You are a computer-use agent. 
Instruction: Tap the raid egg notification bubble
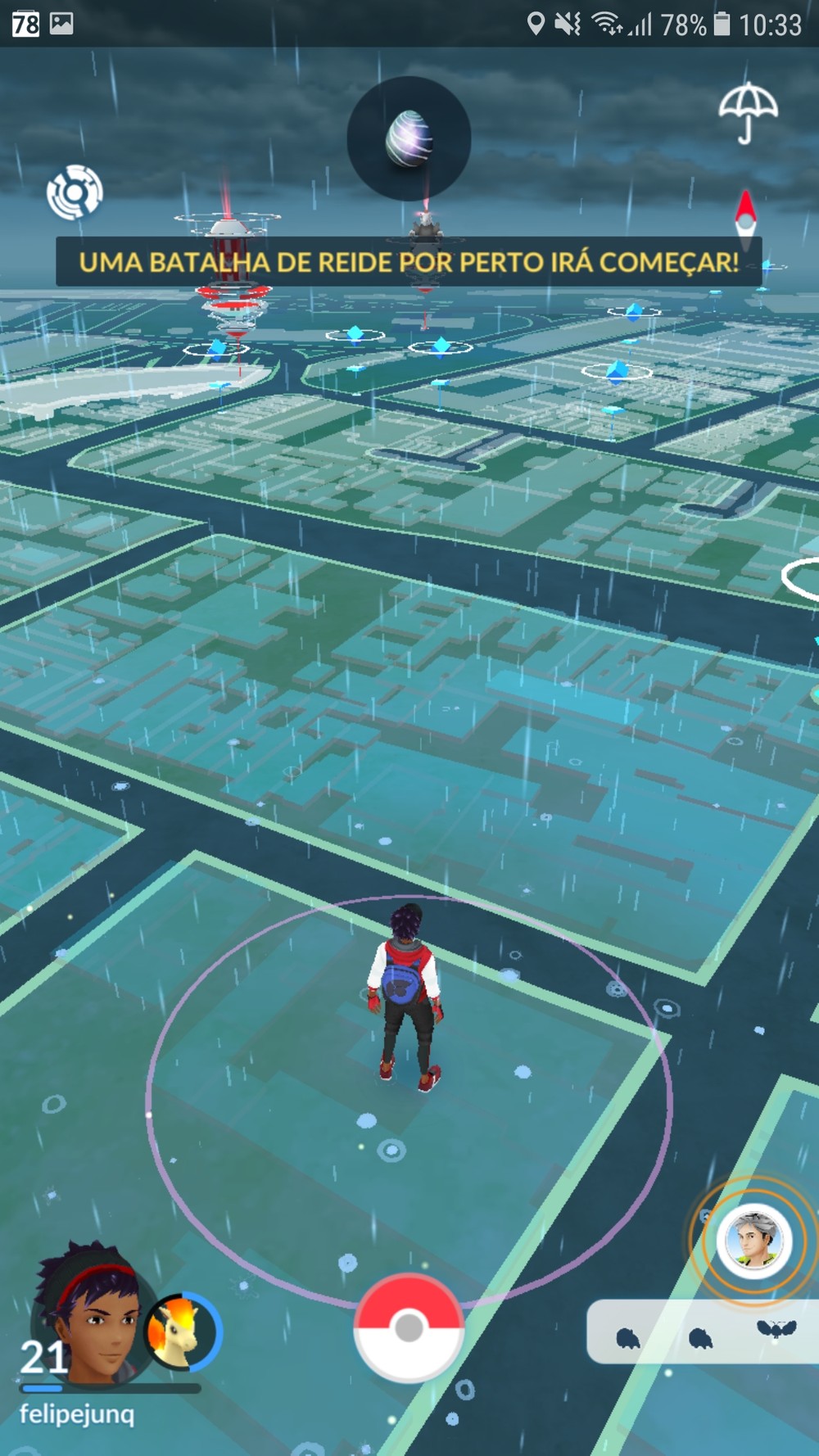click(x=409, y=138)
